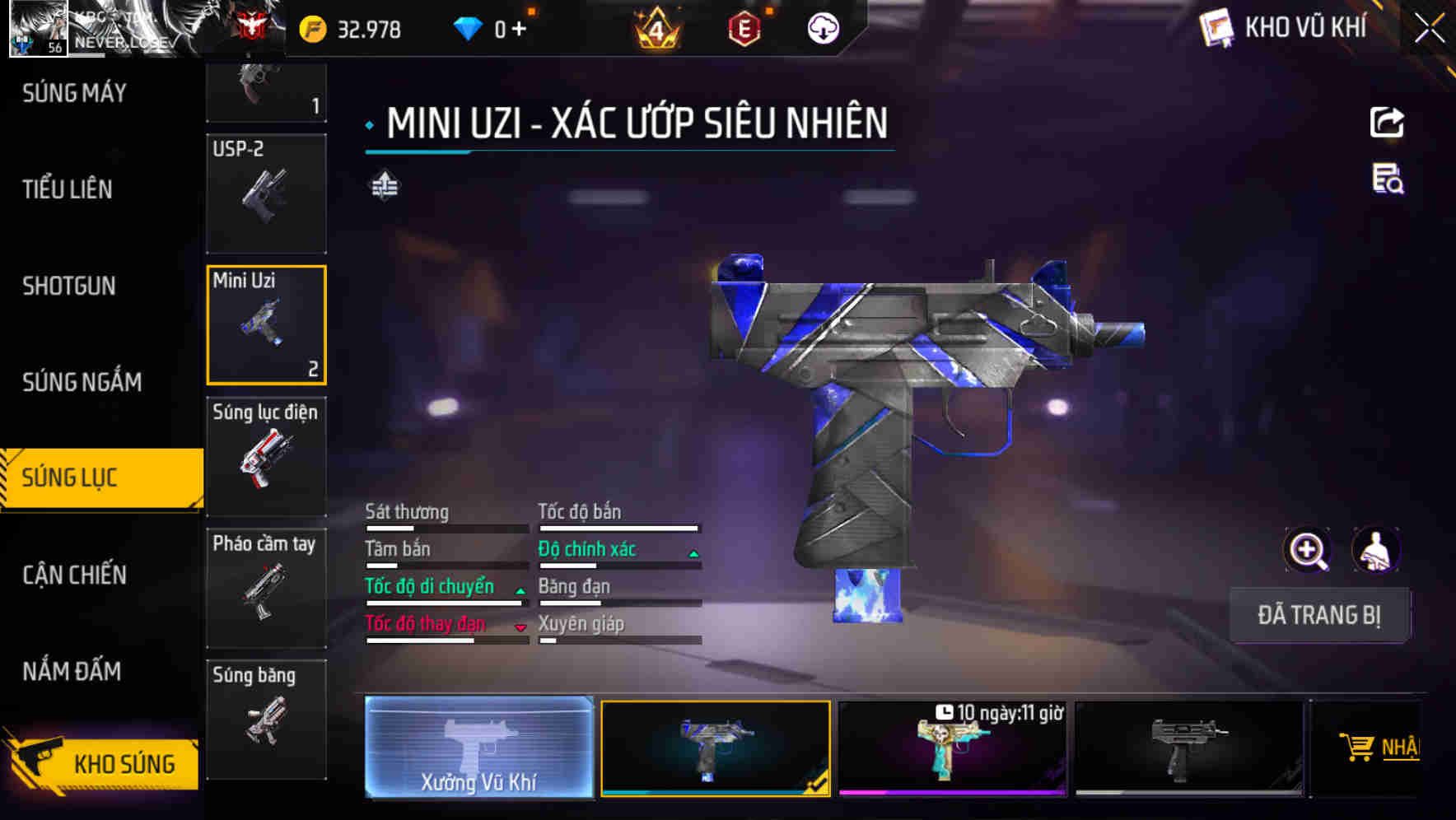Switch to the SHOTGUN weapon category
This screenshot has height=820, width=1456.
click(x=70, y=286)
